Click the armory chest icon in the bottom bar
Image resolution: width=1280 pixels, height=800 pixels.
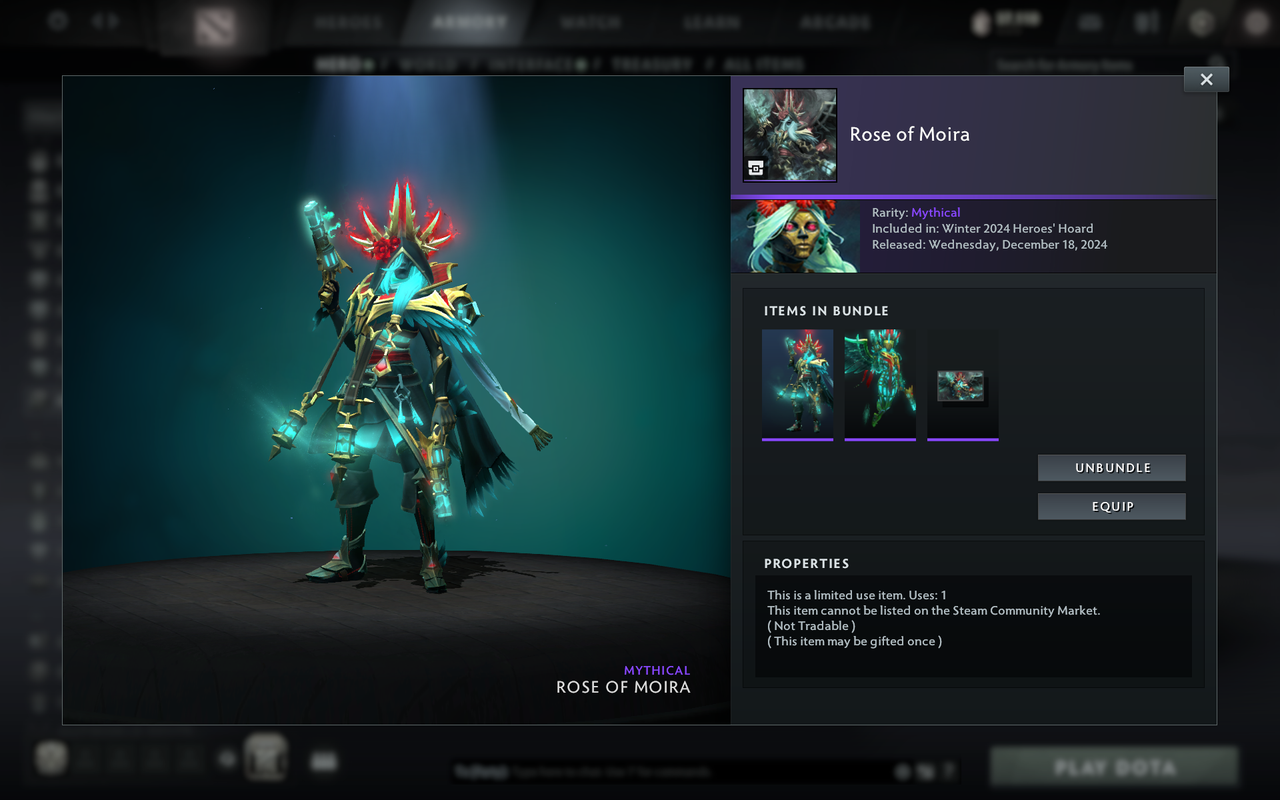click(x=265, y=757)
